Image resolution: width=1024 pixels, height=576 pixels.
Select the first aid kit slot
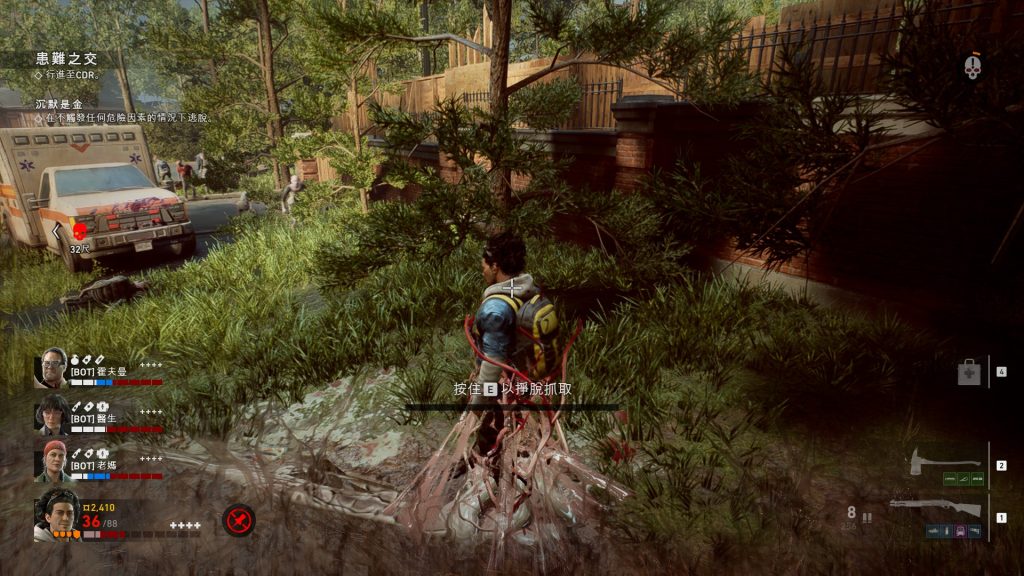pos(968,373)
